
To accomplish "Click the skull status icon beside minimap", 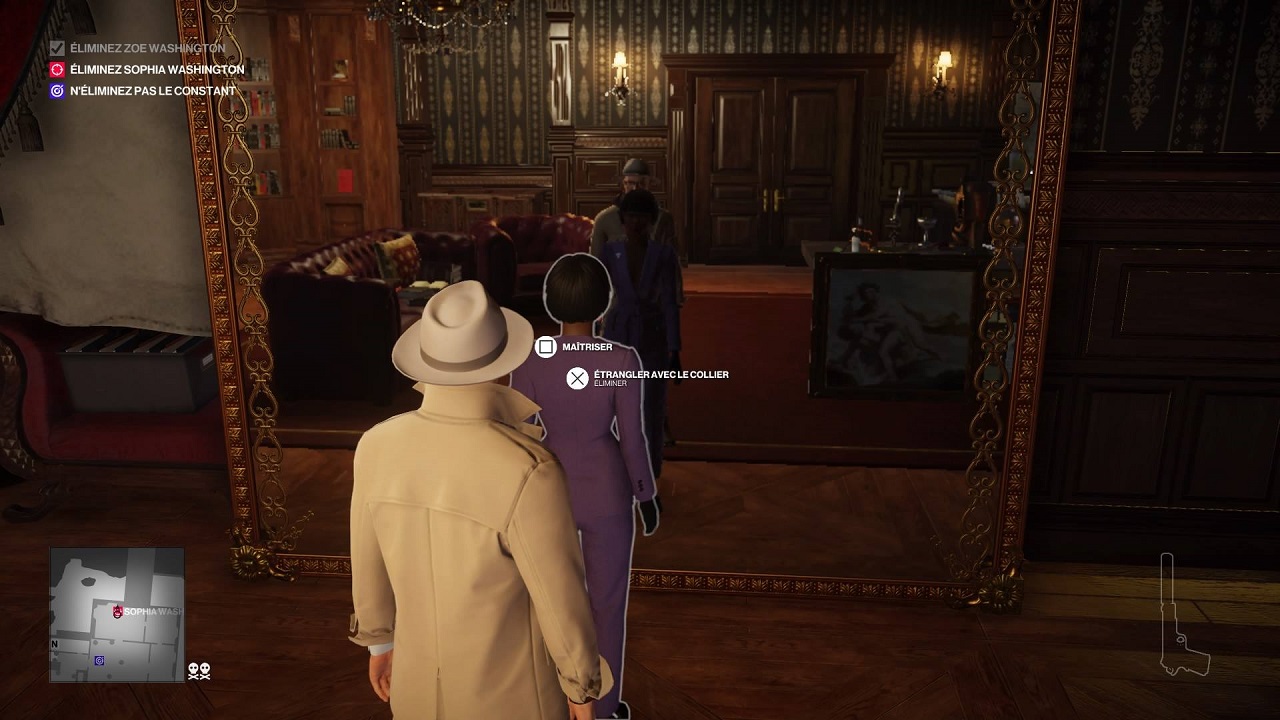I will [x=199, y=671].
